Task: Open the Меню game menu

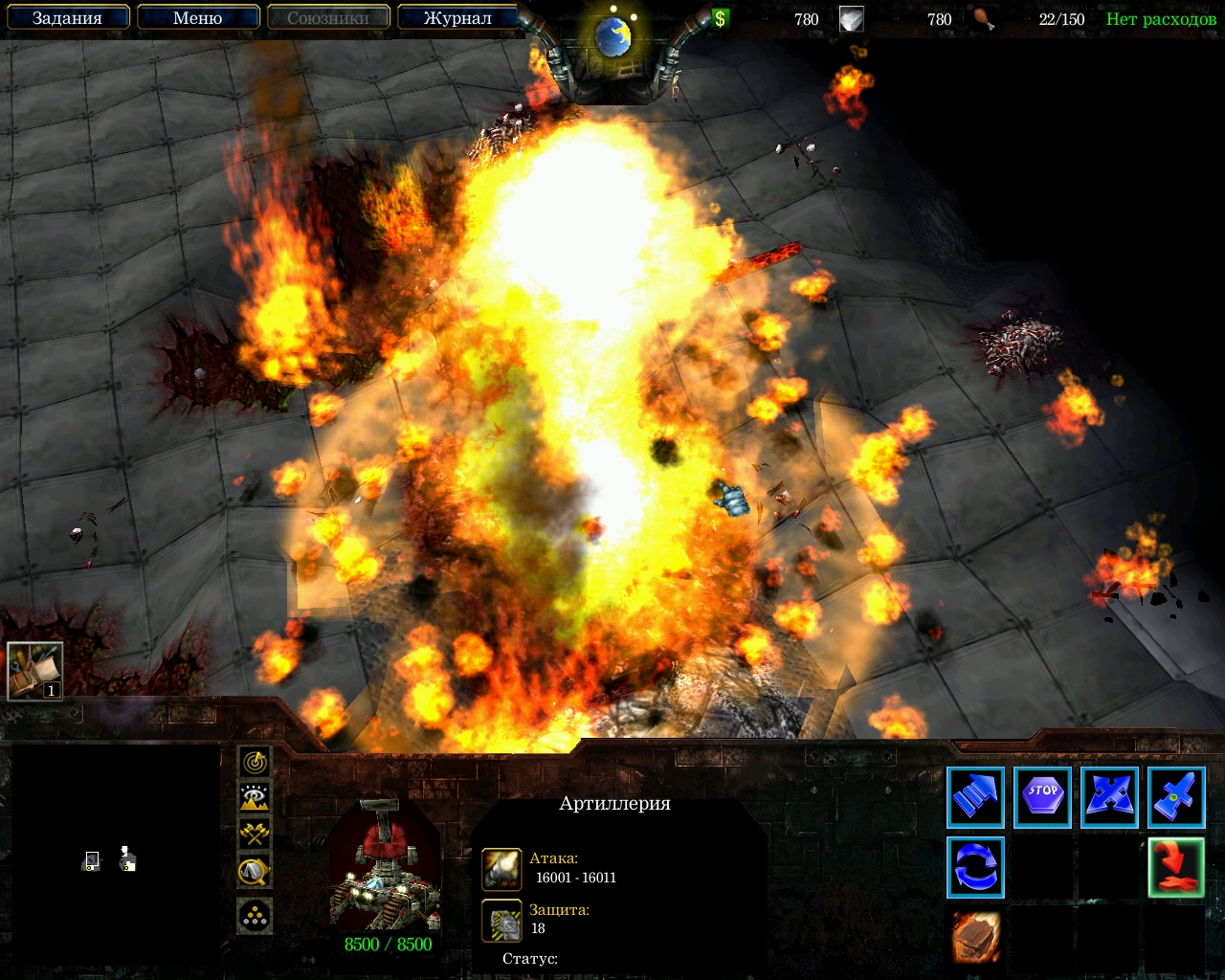Action: [198, 18]
